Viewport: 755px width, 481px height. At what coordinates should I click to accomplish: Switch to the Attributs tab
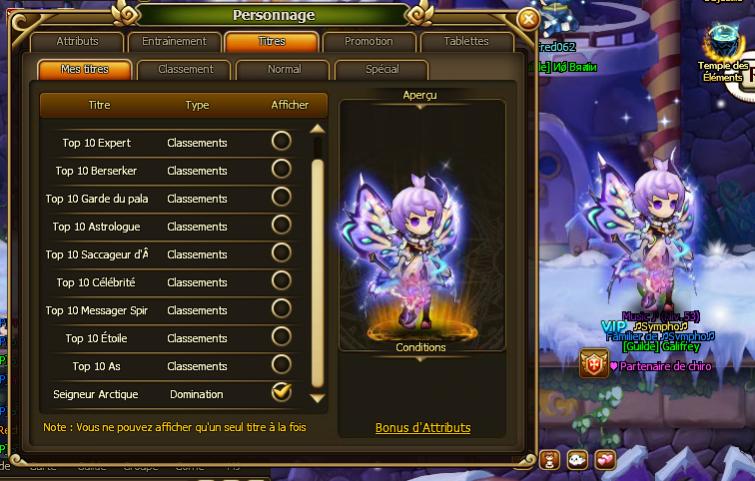(x=77, y=42)
